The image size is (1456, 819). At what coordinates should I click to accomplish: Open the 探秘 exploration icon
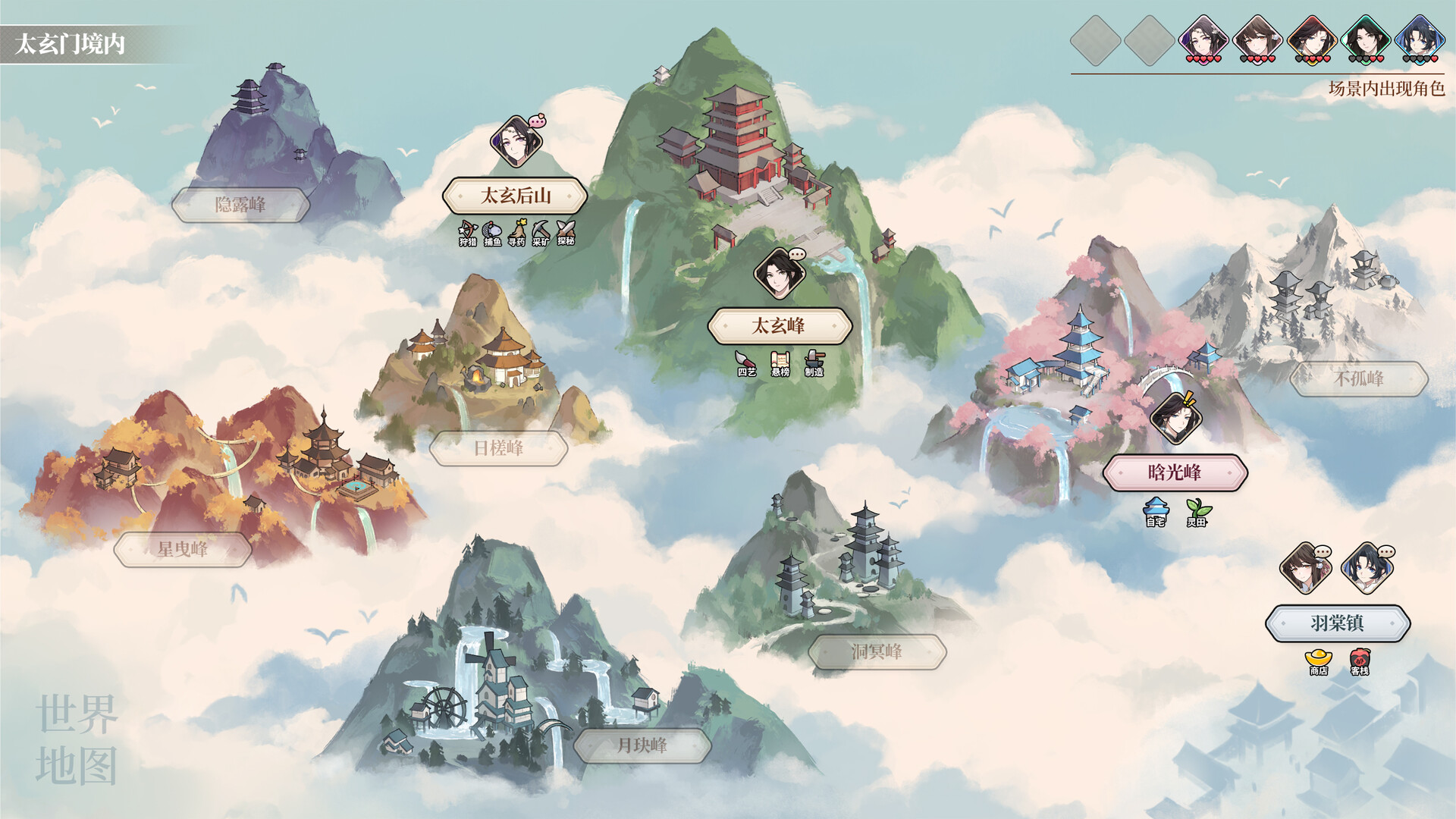point(565,228)
